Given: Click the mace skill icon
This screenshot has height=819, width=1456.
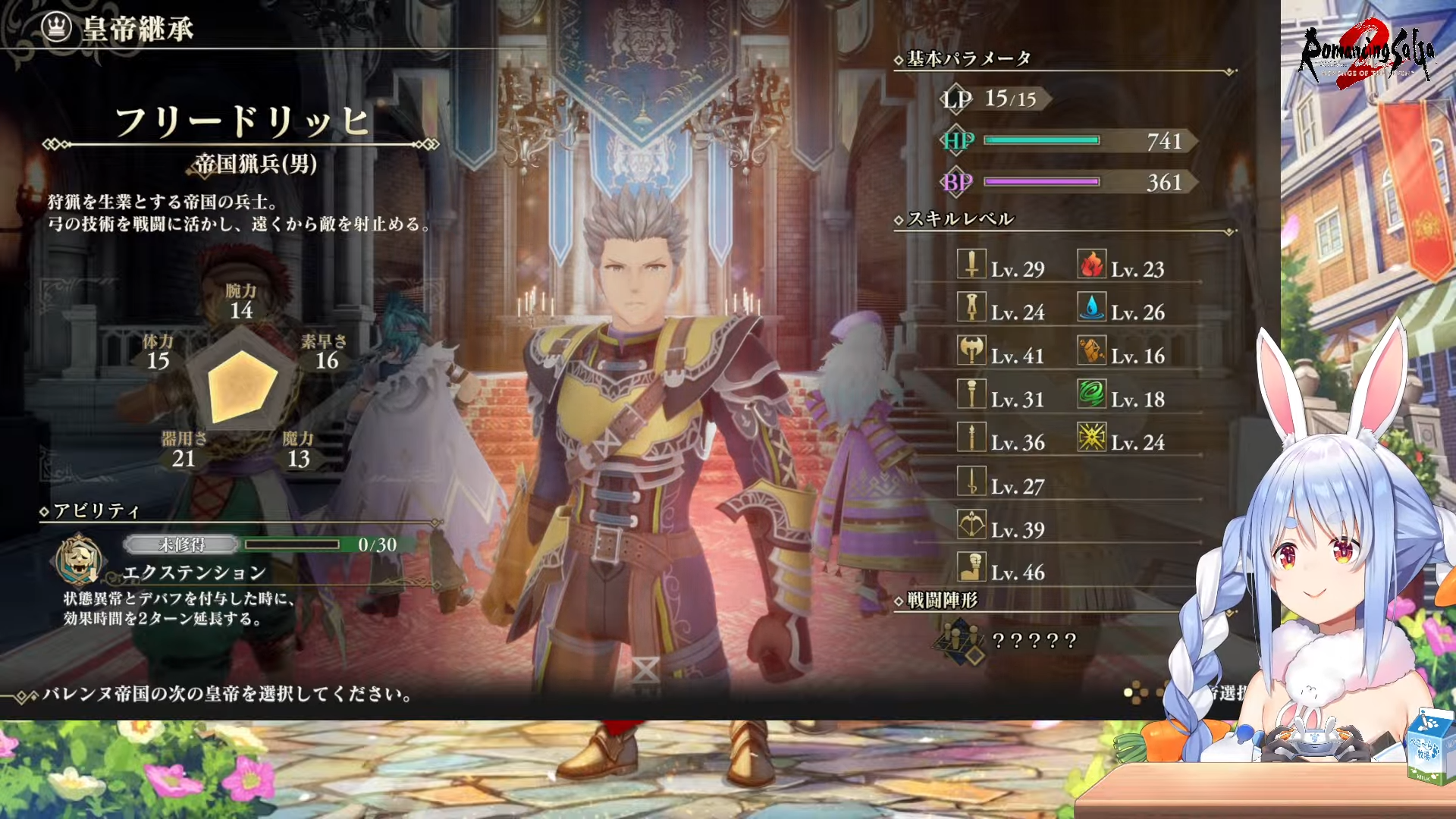Looking at the screenshot, I should (971, 394).
